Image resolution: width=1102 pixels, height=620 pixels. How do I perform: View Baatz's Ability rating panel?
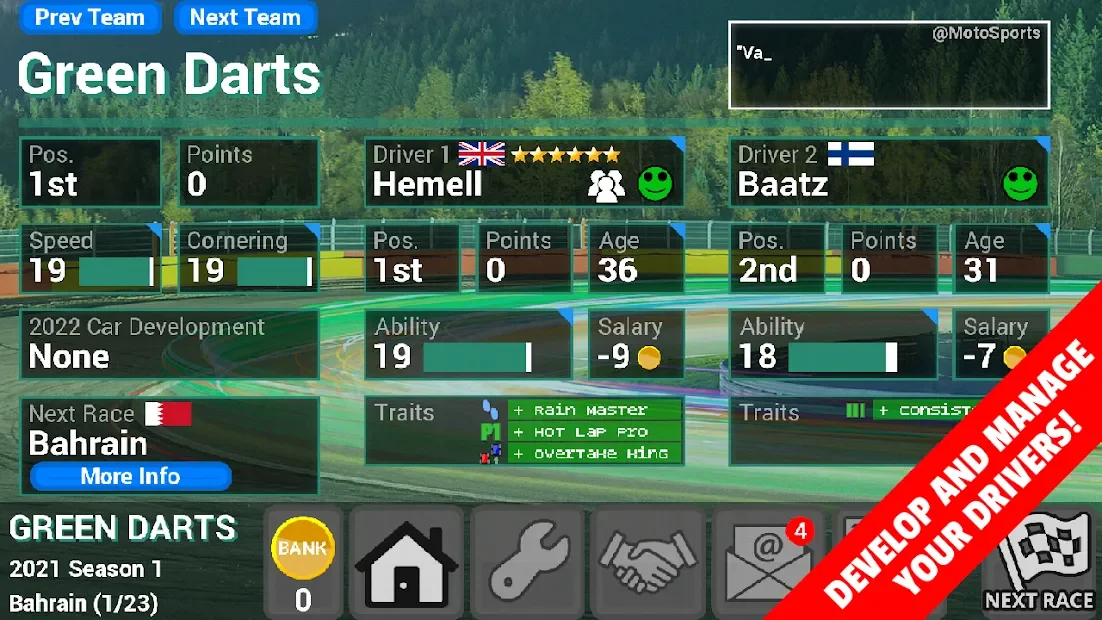tap(832, 344)
